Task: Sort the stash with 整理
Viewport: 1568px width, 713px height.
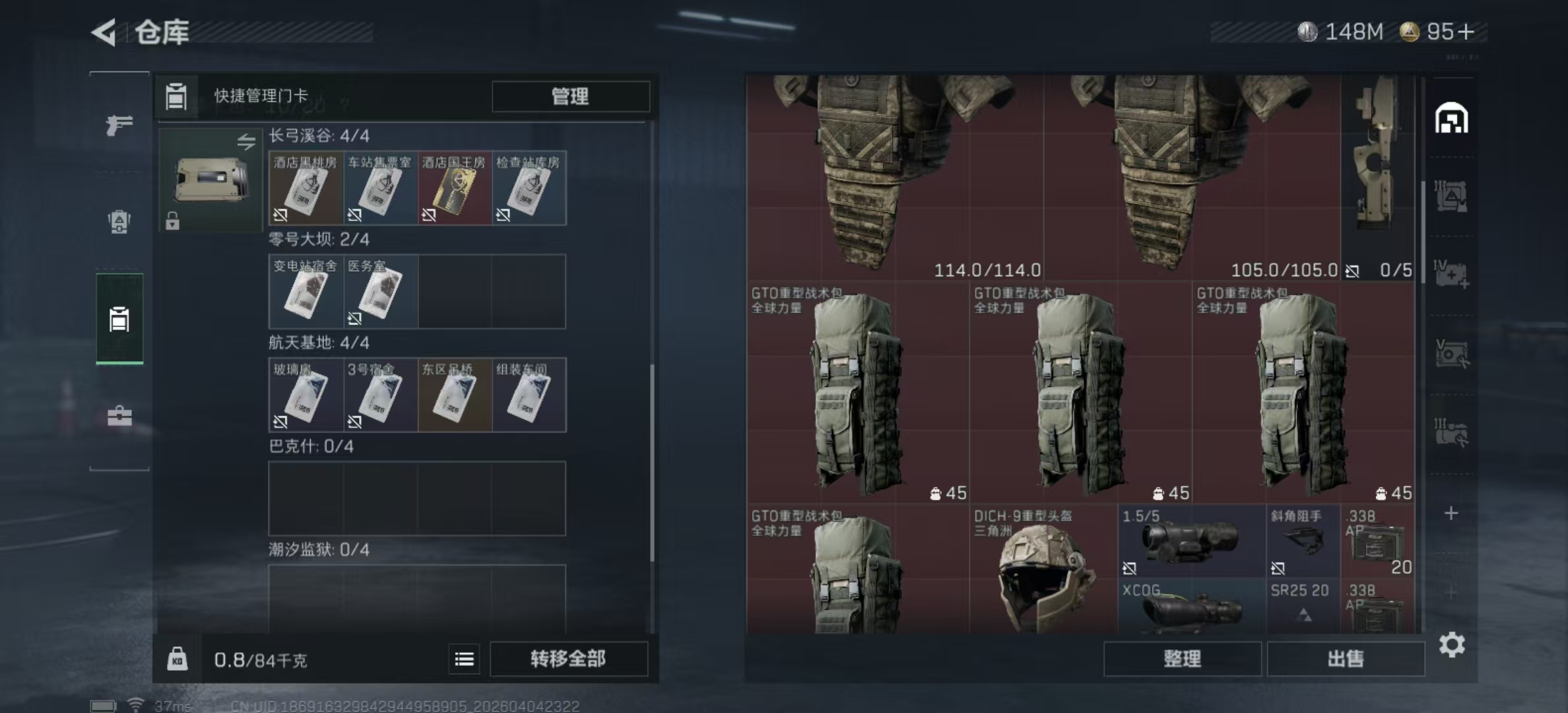Action: (1182, 659)
